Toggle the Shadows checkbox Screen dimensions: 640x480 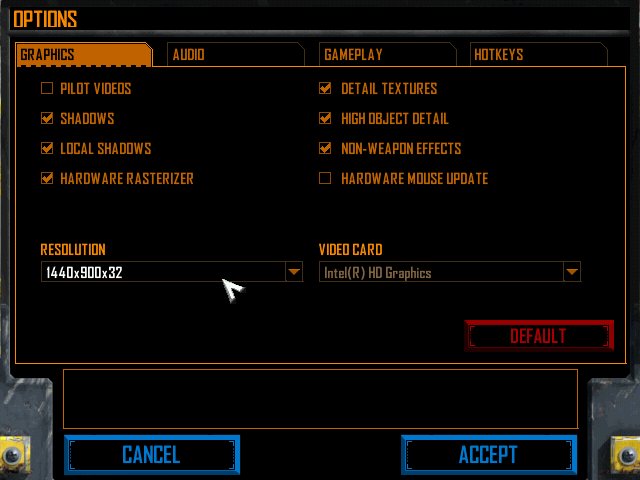point(47,119)
